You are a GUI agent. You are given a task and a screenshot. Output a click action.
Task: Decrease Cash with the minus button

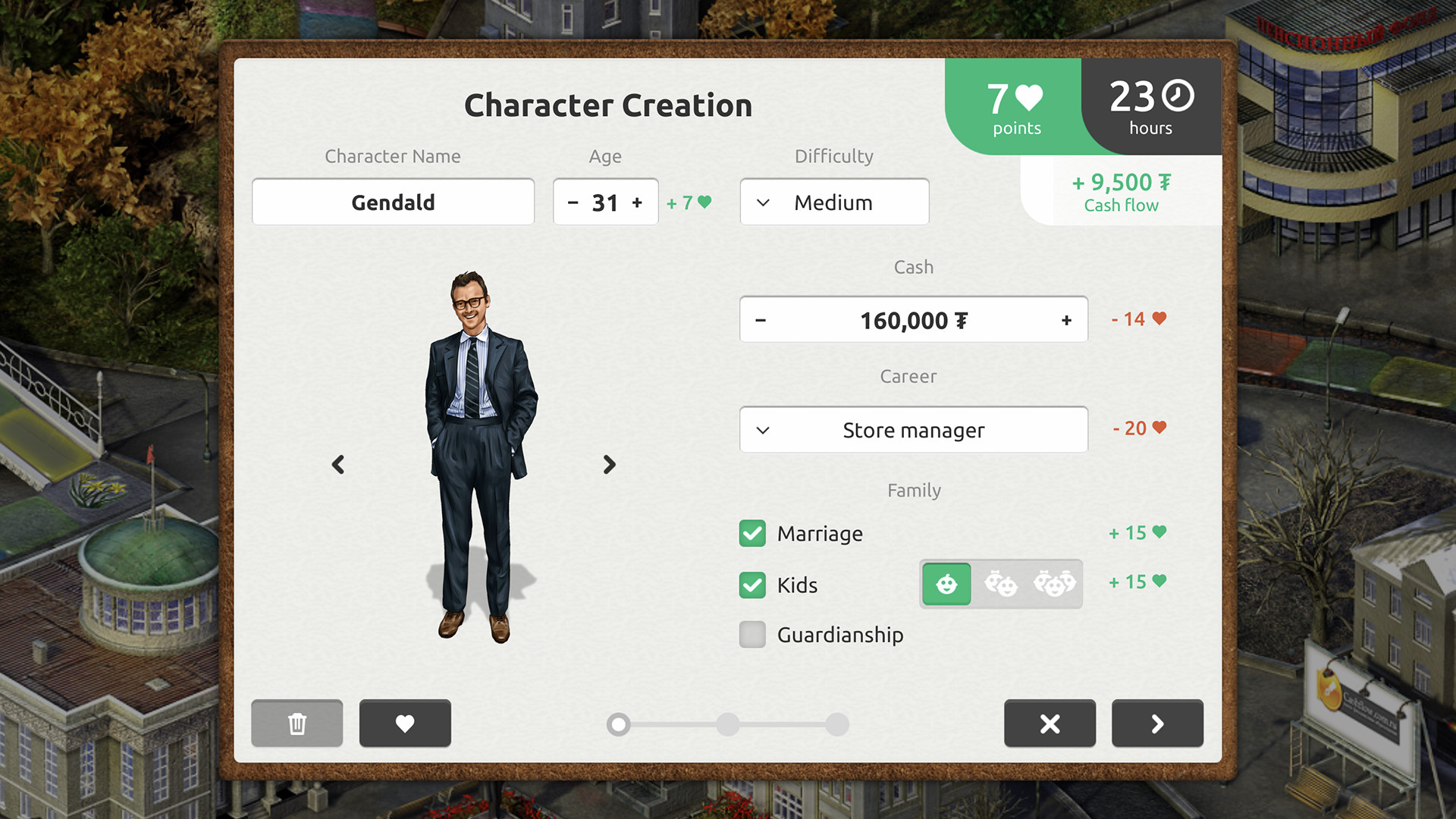point(760,319)
